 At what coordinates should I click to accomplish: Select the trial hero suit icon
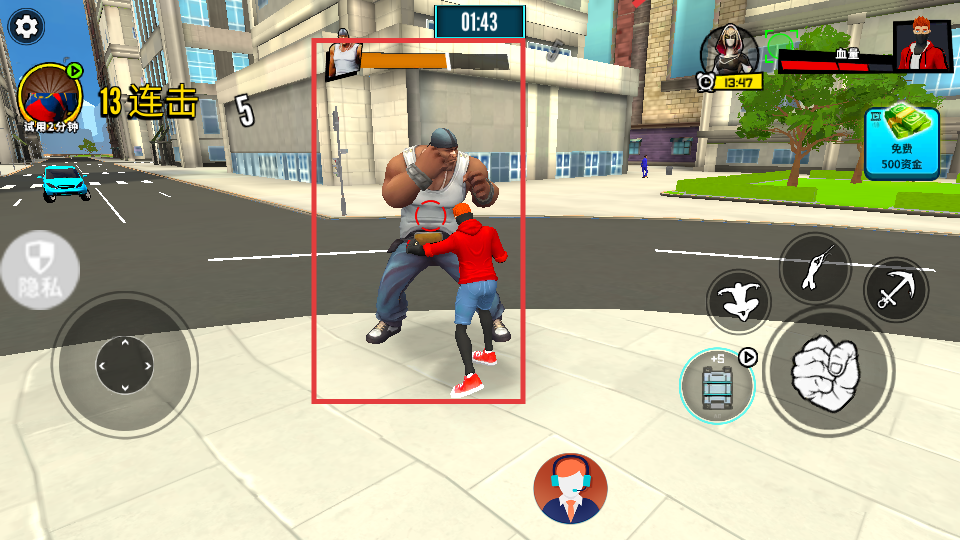[x=50, y=98]
